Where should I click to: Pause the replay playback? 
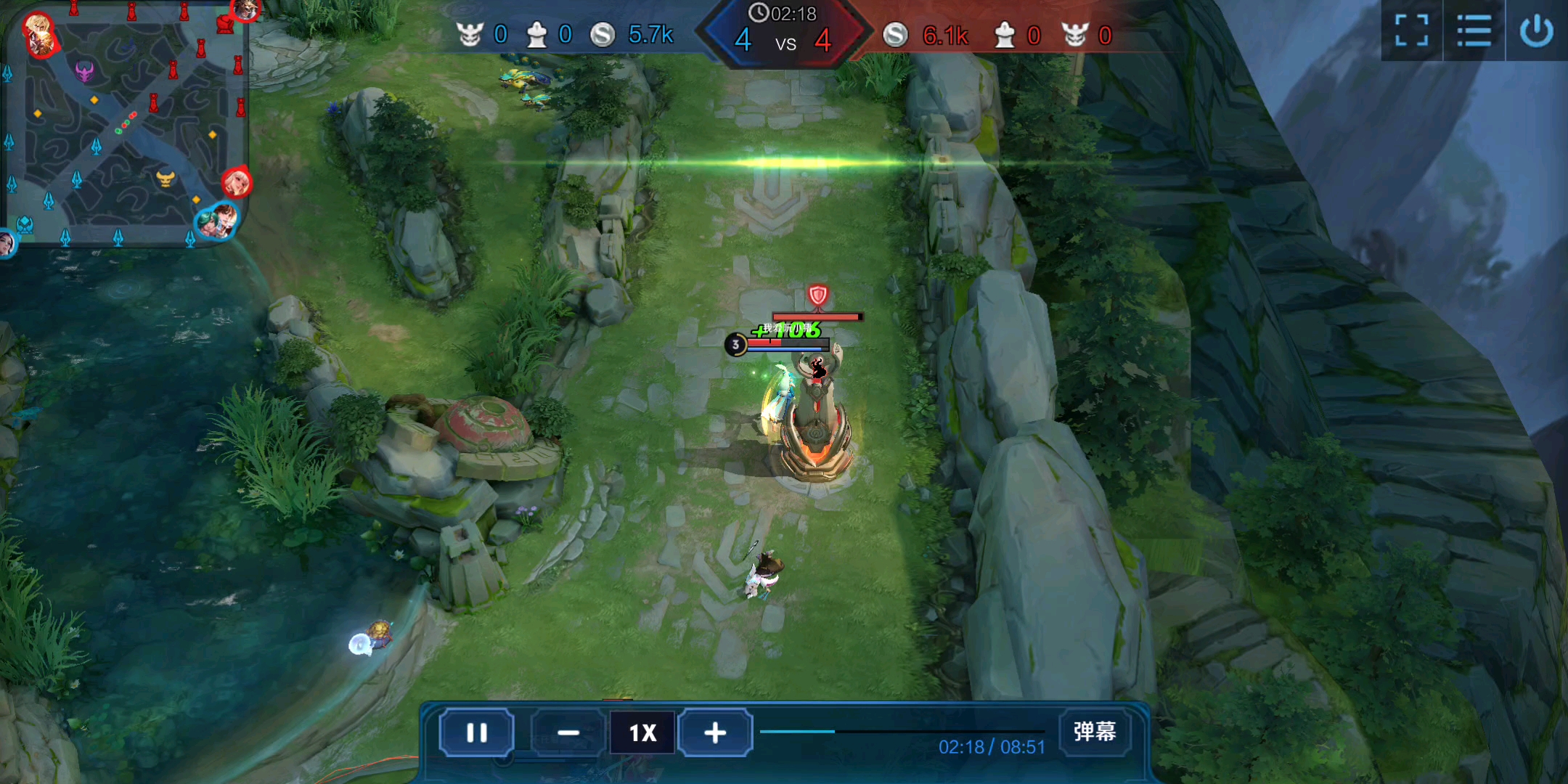point(477,732)
